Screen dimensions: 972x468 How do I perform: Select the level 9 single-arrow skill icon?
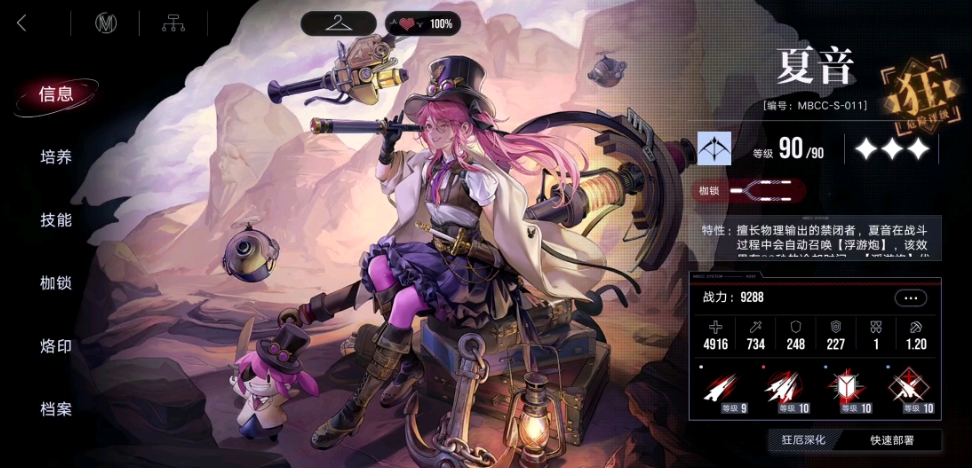click(720, 389)
